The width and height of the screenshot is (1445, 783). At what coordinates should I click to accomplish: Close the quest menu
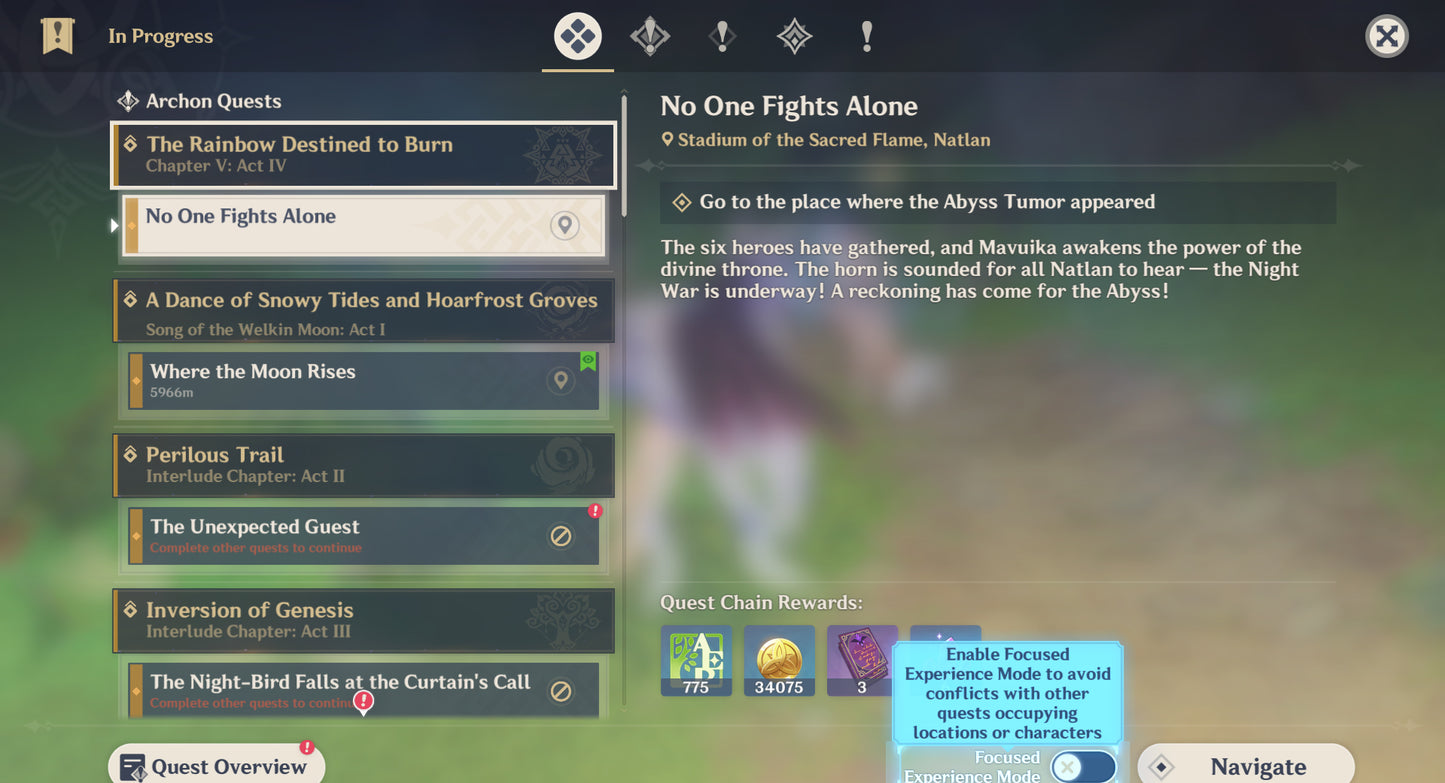[1386, 37]
